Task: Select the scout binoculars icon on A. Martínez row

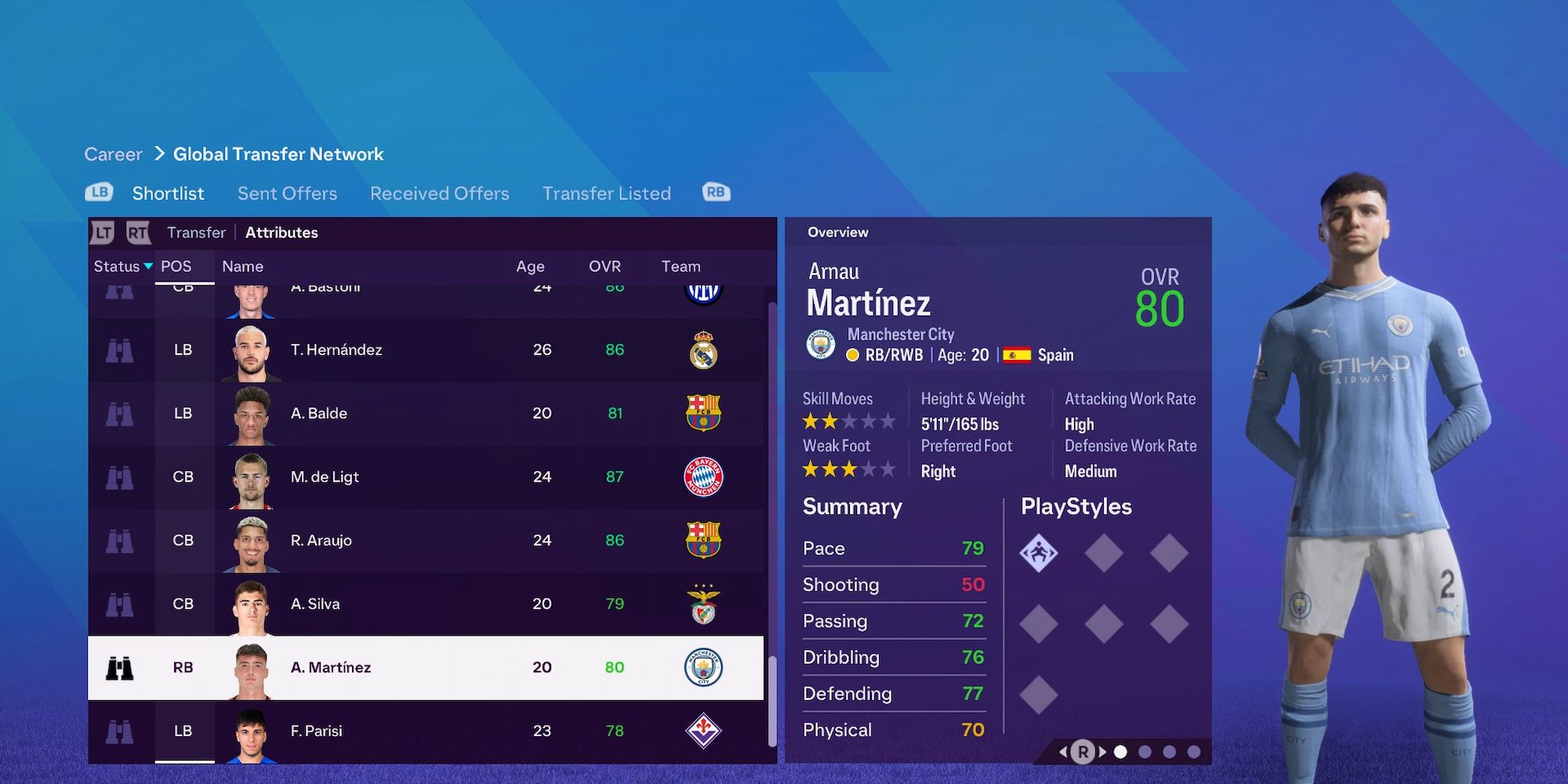Action: [x=122, y=667]
